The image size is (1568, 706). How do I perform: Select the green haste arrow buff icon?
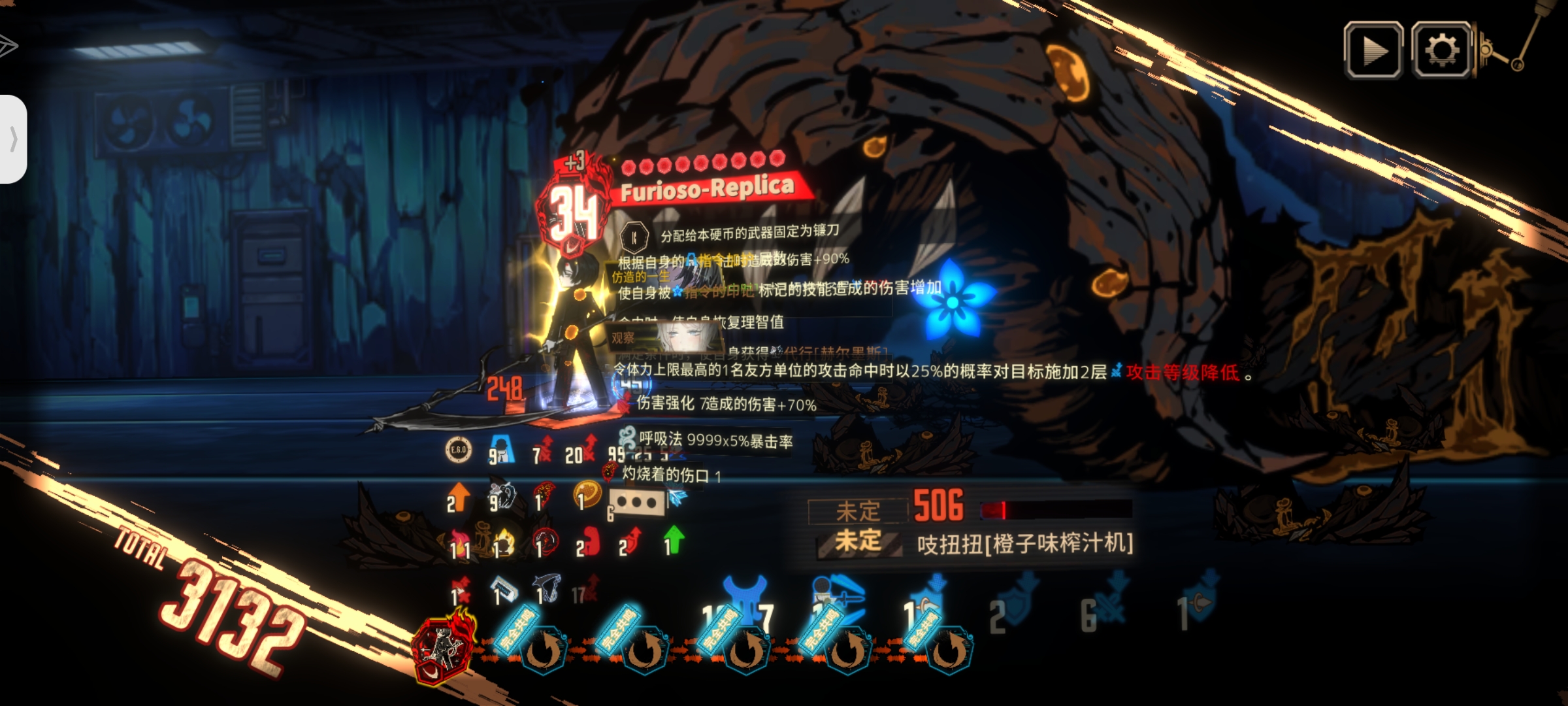tap(675, 540)
